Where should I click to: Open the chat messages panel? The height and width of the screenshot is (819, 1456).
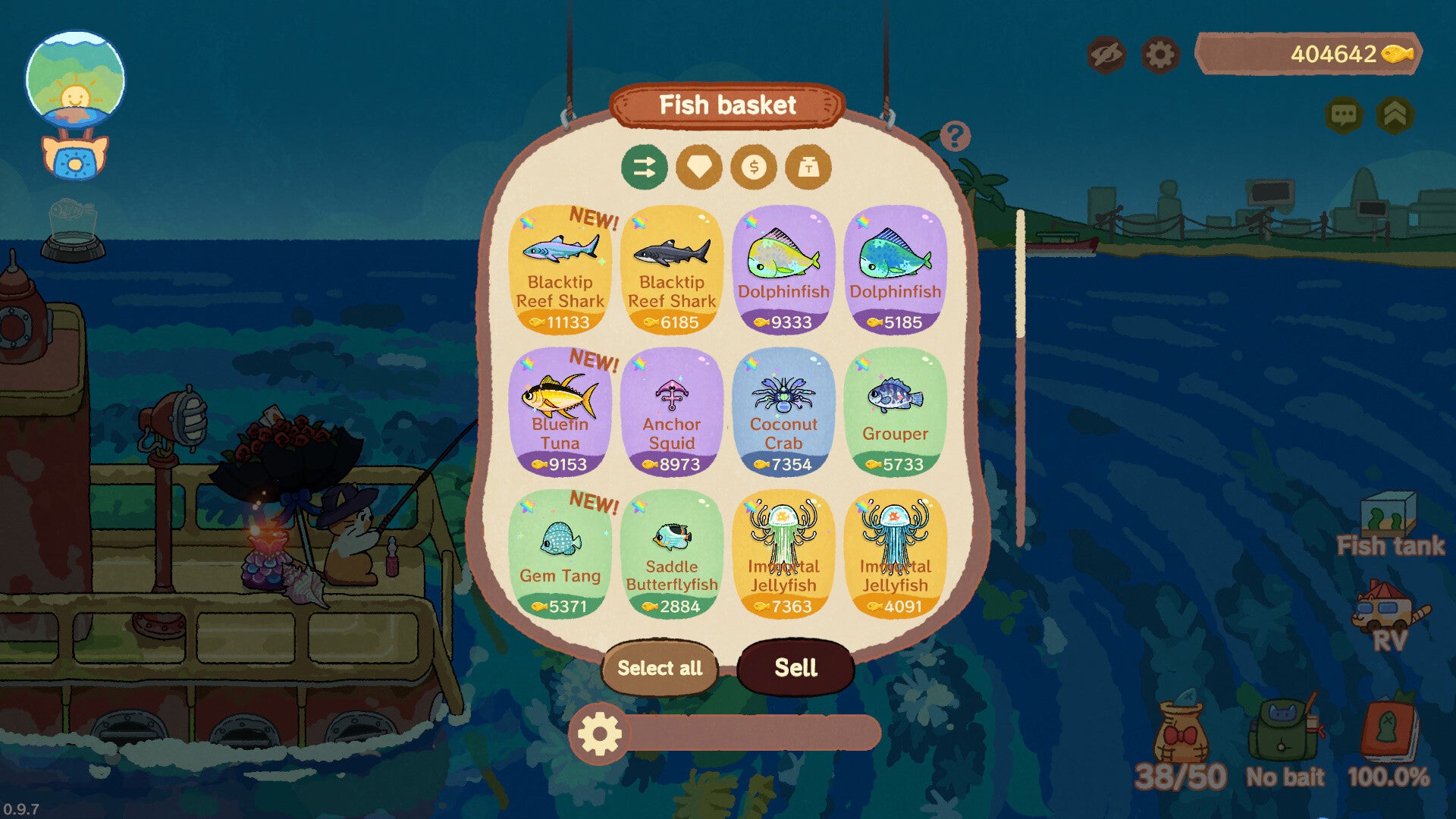(x=1344, y=115)
